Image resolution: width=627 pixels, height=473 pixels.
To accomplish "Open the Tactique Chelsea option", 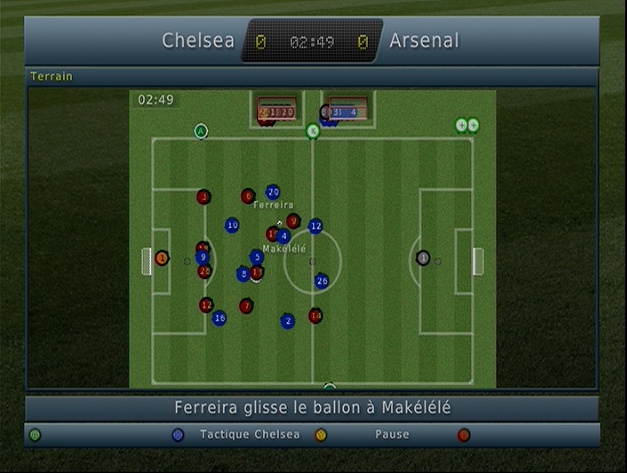I will pos(249,435).
